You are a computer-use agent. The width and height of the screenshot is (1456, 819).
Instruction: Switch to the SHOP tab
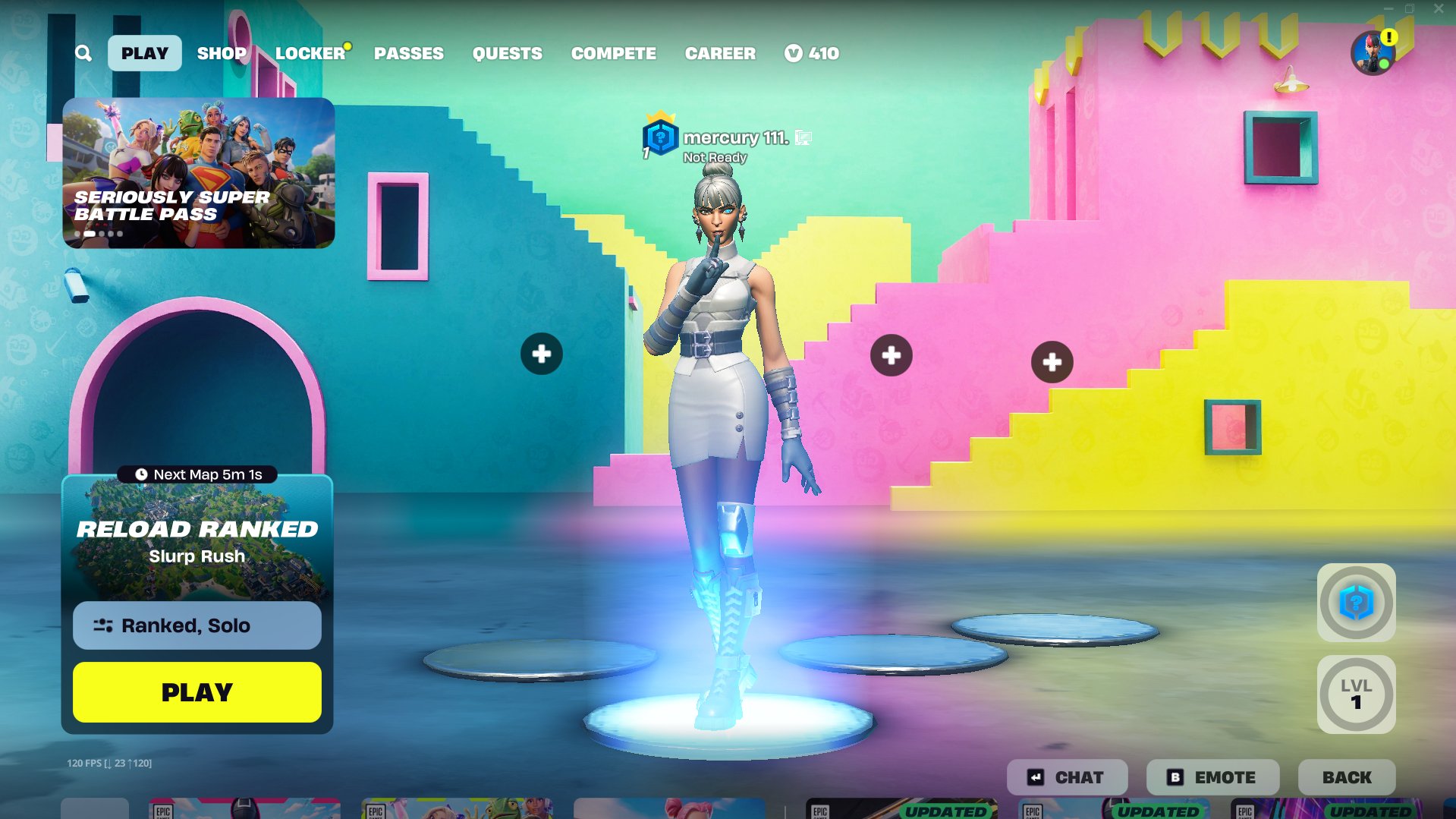(x=221, y=53)
